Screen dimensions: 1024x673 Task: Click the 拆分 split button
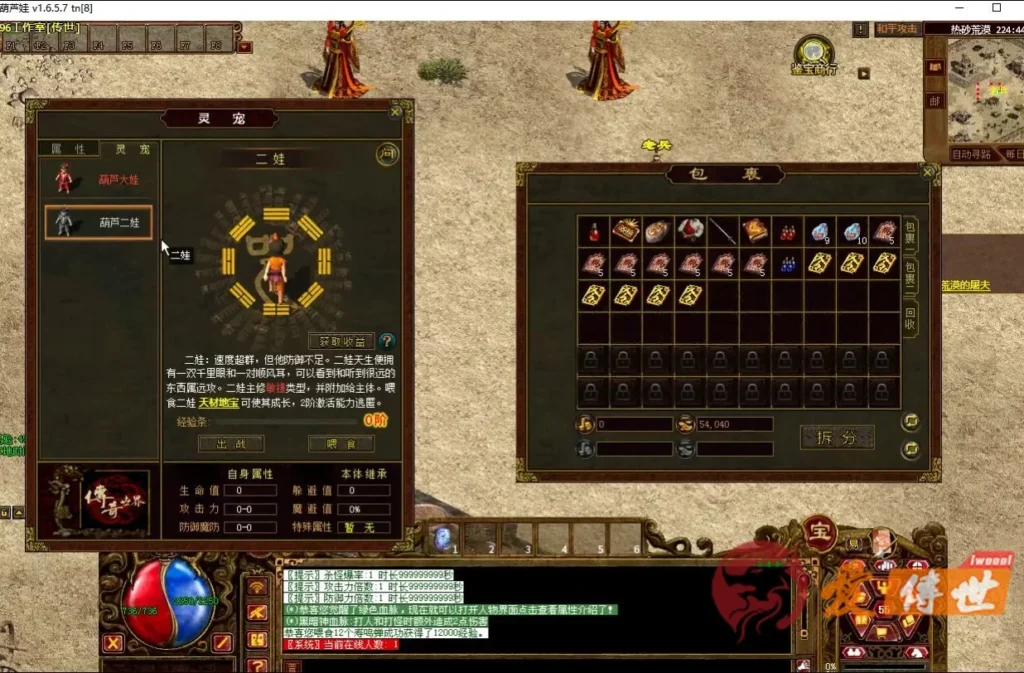(x=836, y=437)
